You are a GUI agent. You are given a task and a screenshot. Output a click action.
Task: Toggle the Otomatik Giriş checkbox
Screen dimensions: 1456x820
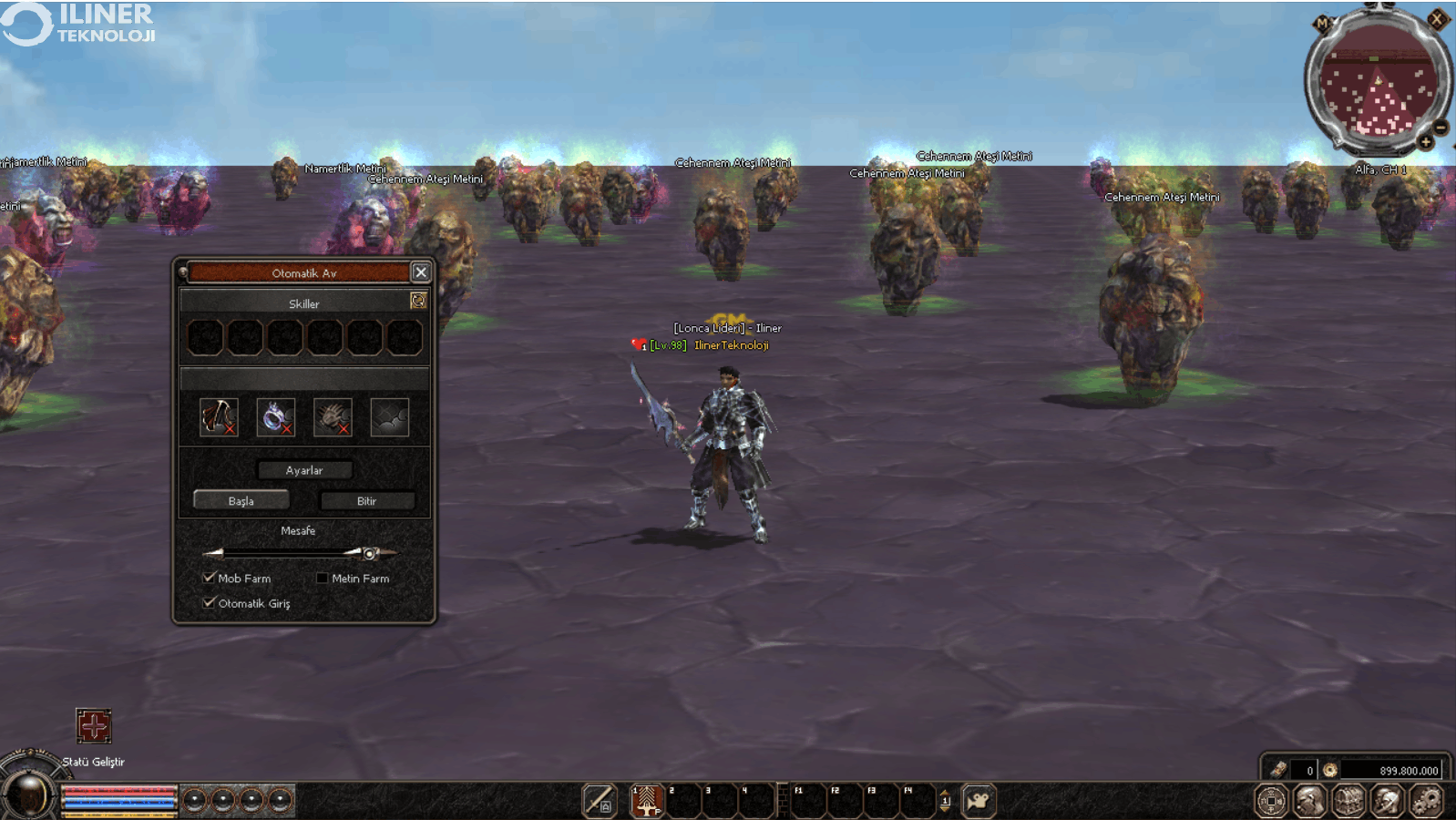tap(210, 602)
